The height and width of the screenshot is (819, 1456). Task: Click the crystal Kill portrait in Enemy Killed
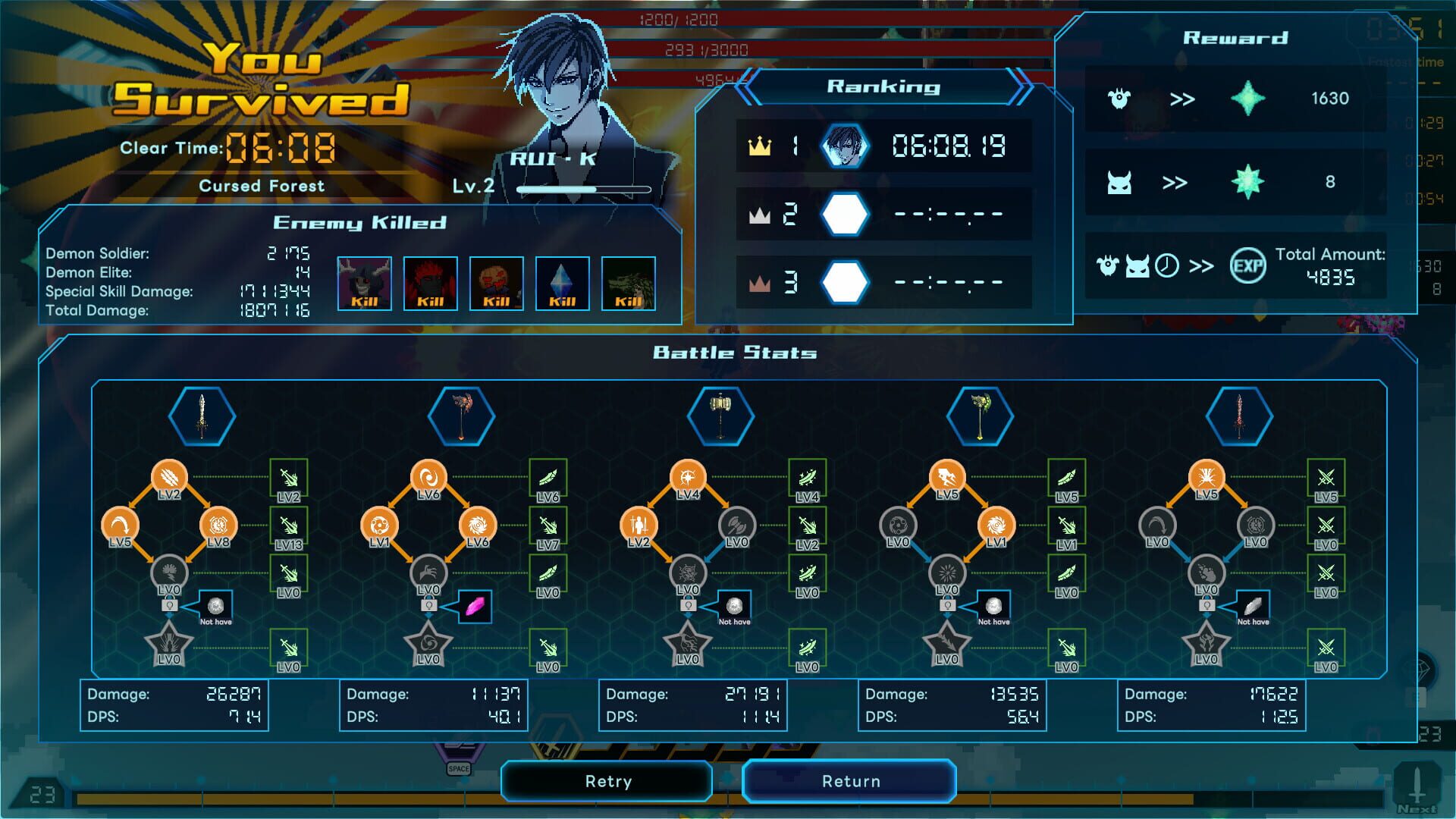[563, 283]
